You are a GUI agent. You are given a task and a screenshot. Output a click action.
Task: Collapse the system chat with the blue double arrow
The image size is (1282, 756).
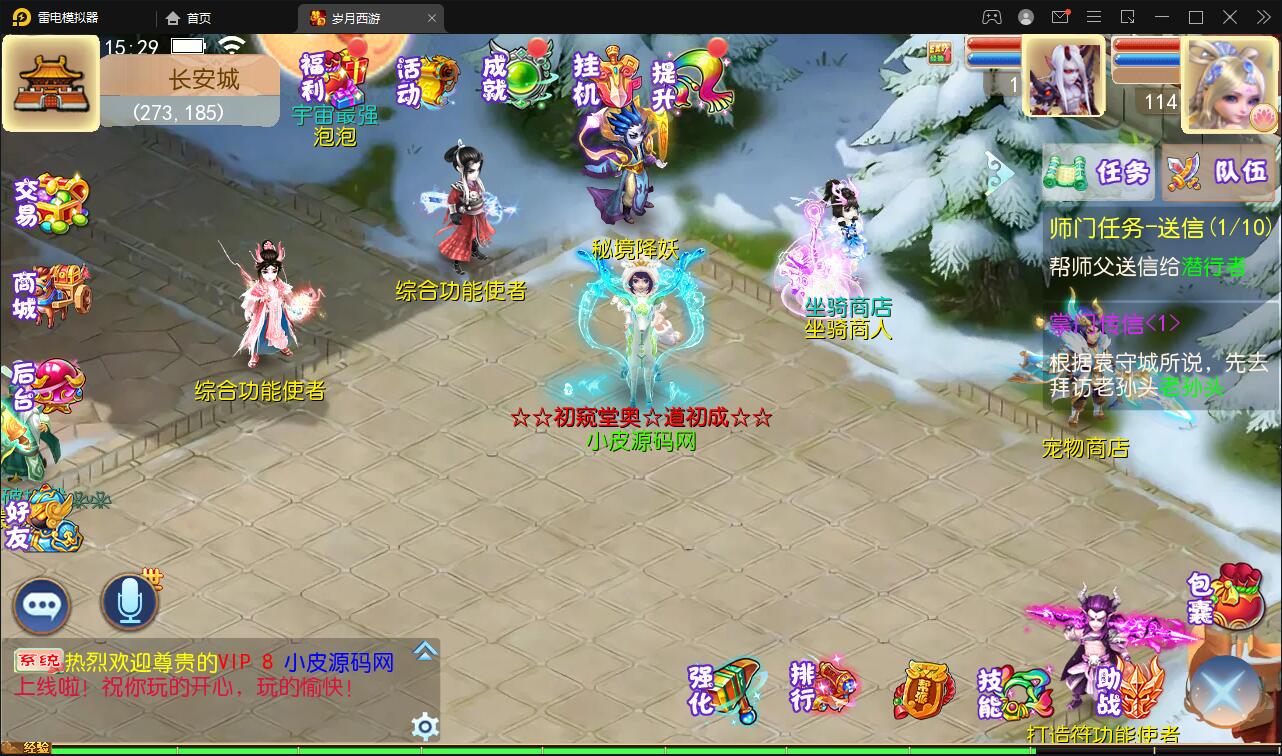click(x=426, y=651)
